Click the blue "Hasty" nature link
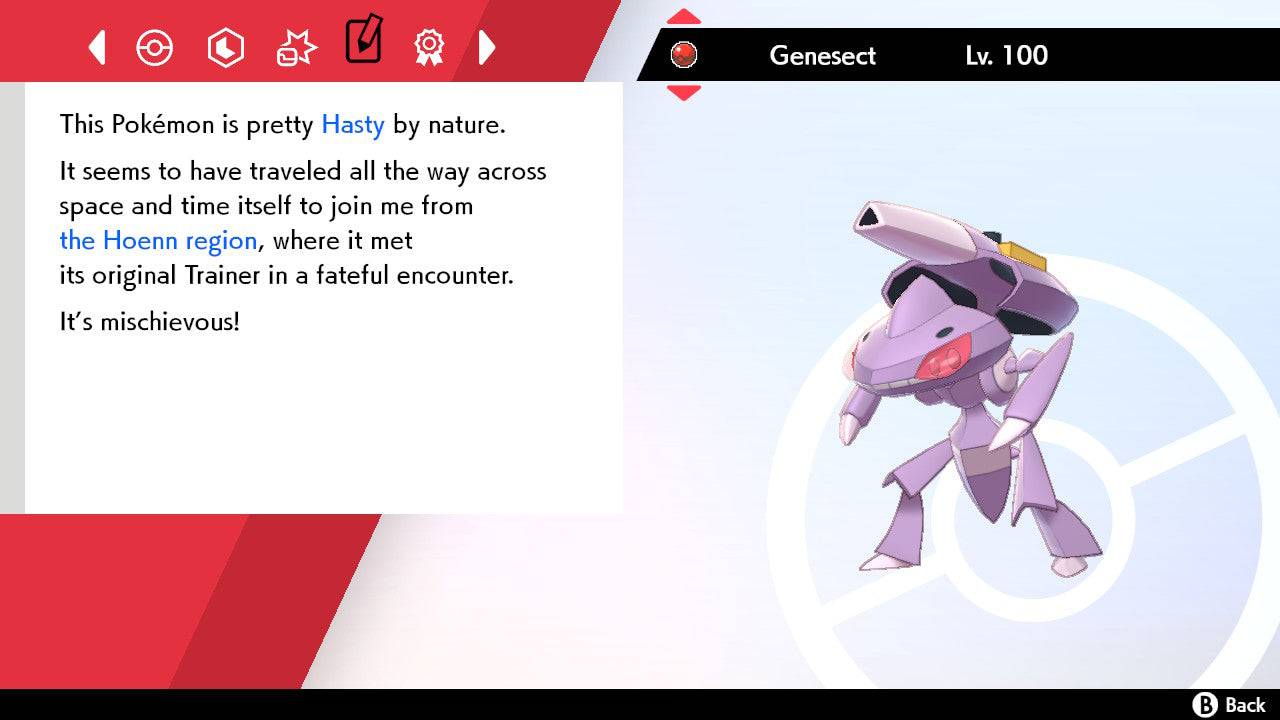 [x=351, y=124]
